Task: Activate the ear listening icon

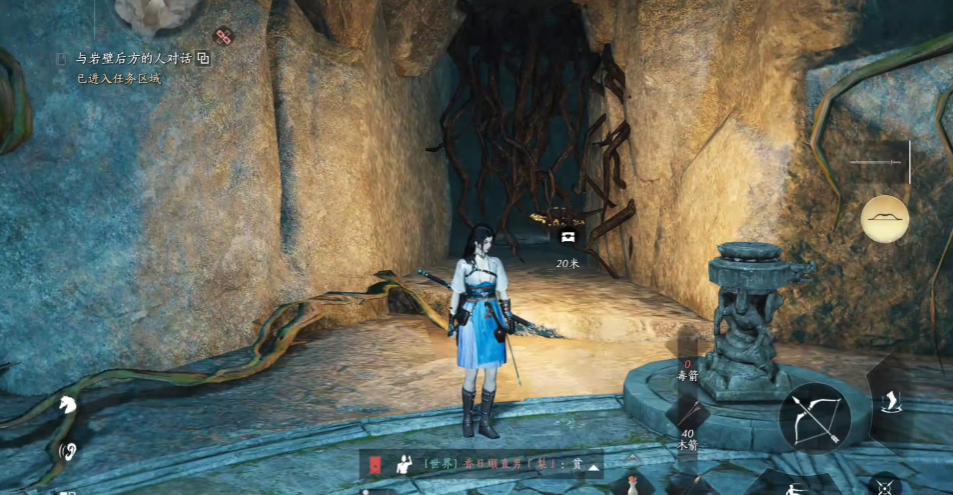Action: [68, 451]
